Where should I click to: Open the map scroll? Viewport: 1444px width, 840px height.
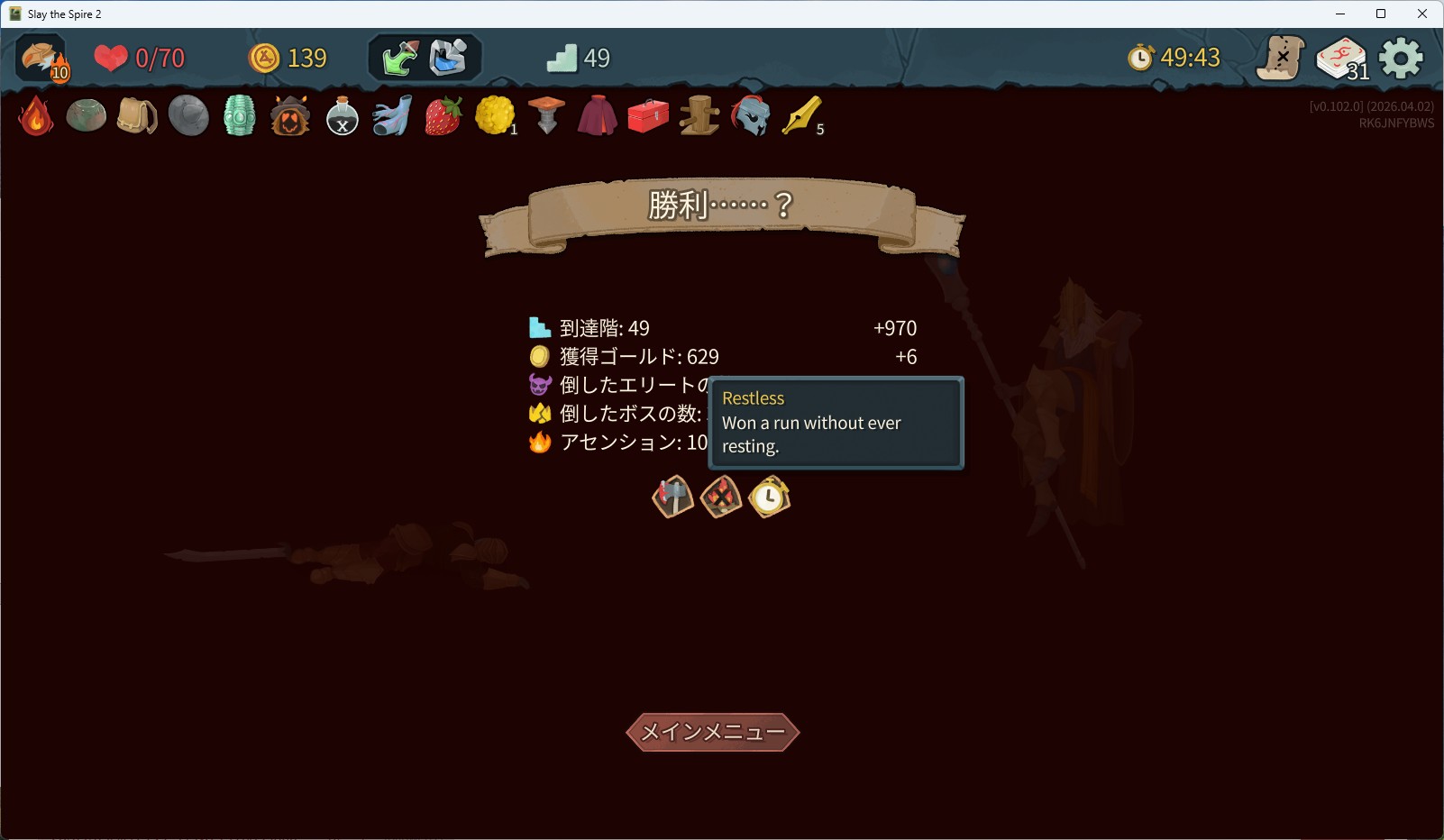(1281, 59)
